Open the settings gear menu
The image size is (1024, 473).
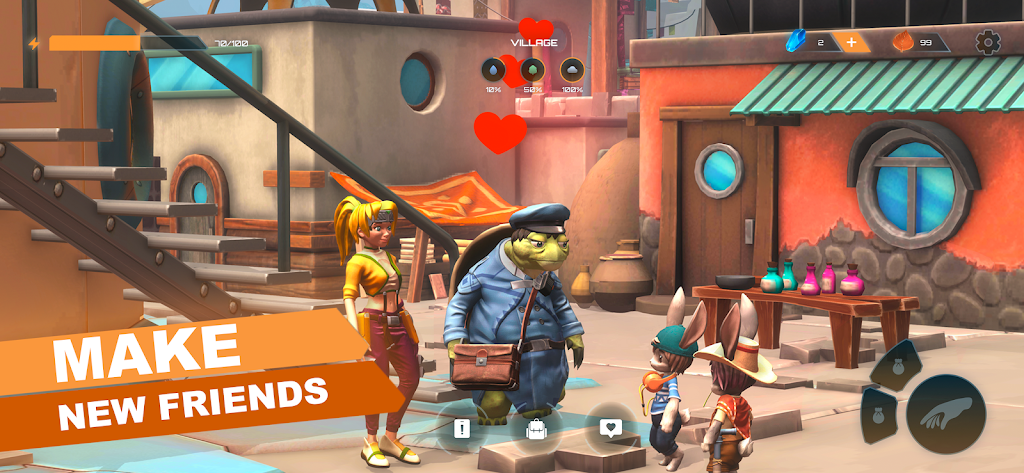click(987, 42)
